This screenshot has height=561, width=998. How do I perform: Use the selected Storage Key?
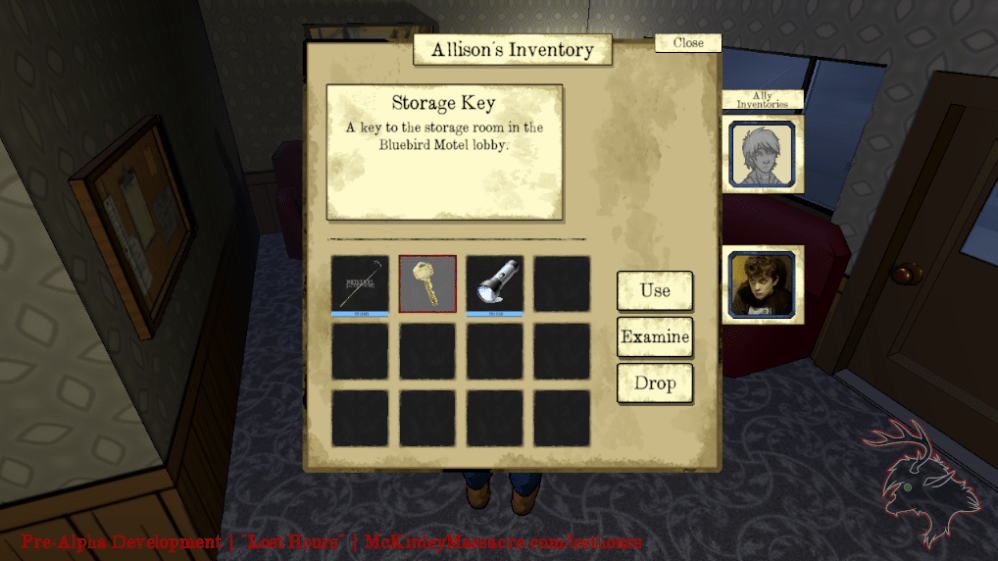(655, 291)
